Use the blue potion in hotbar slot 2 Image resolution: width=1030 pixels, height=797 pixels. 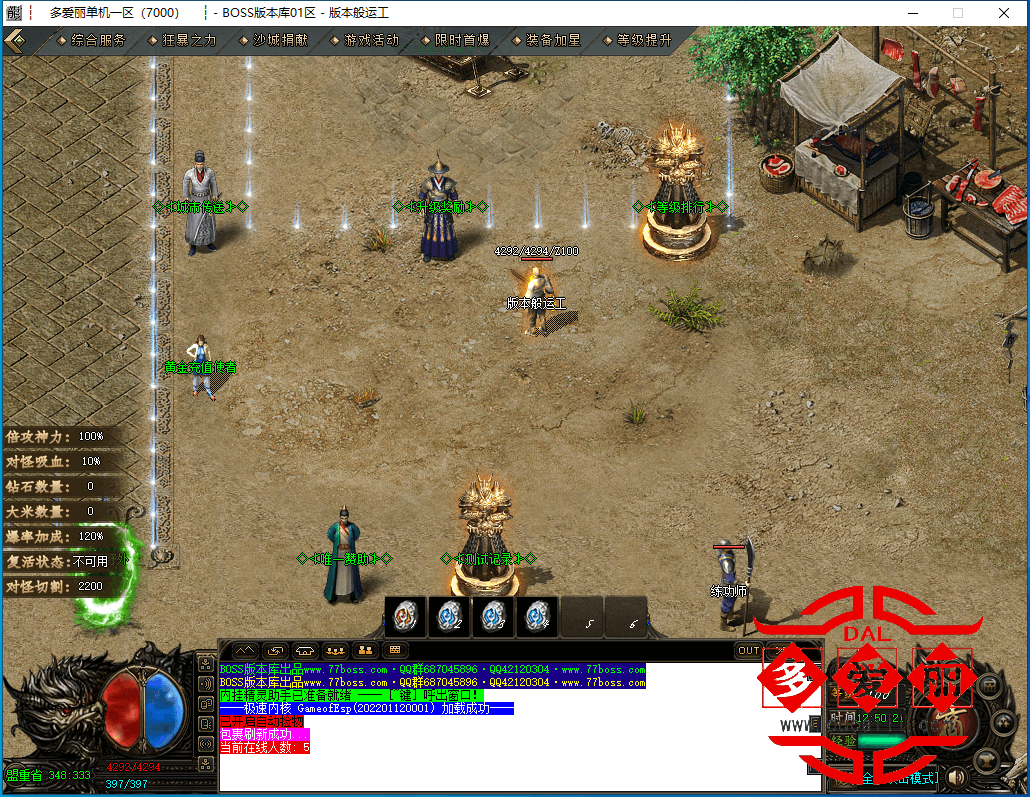[450, 617]
